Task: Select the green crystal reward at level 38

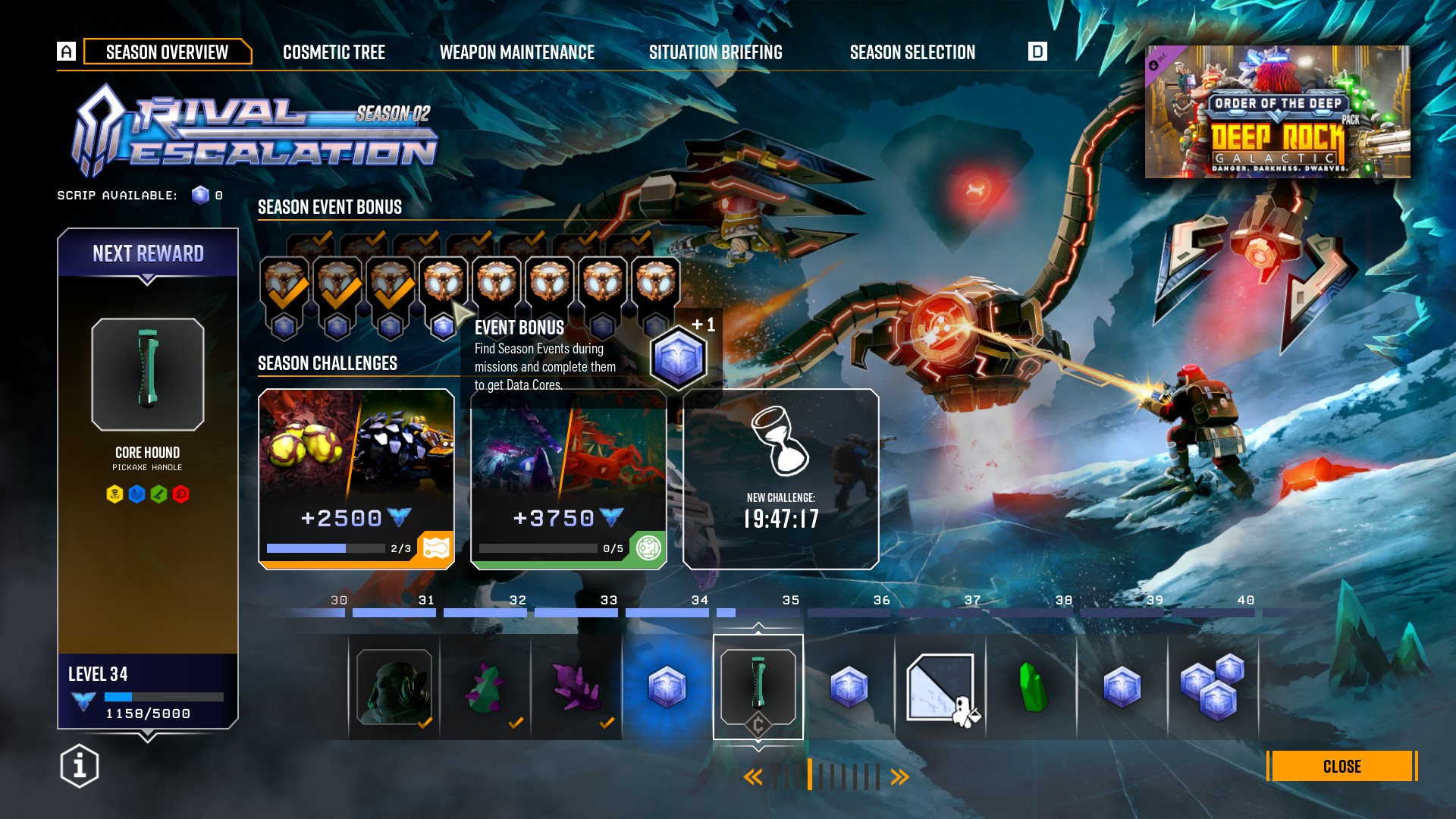Action: click(1031, 687)
